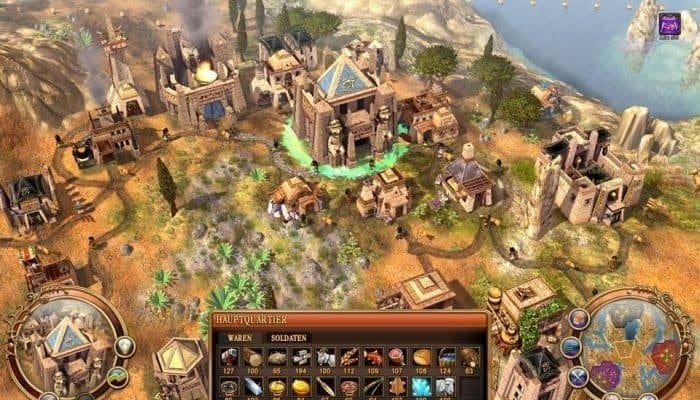
Task: Click the purple icon in top-right corner
Action: [x=669, y=25]
